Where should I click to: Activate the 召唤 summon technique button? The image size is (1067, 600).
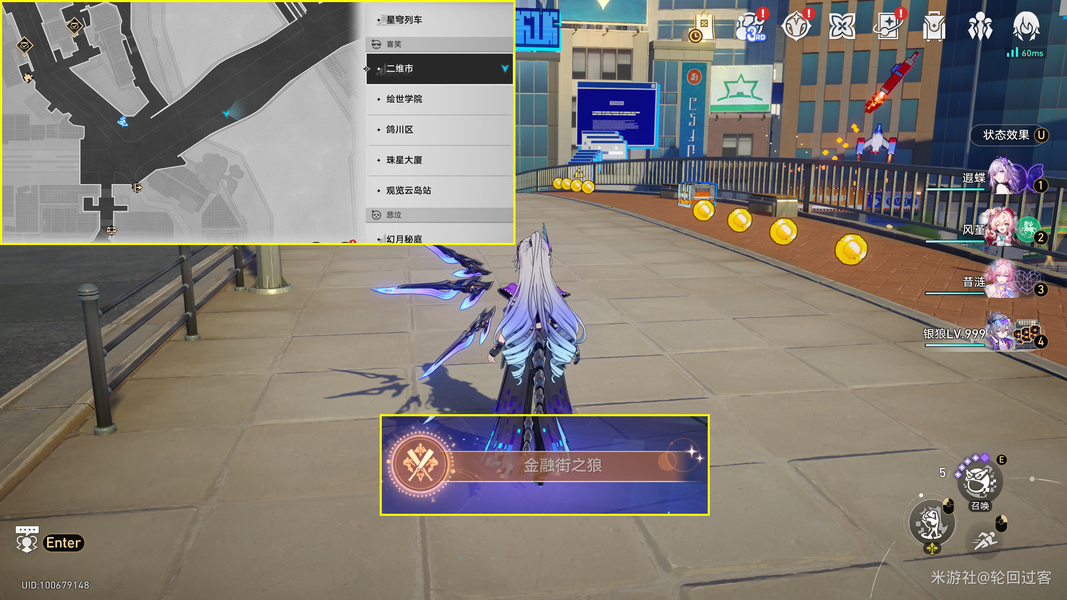click(x=978, y=483)
